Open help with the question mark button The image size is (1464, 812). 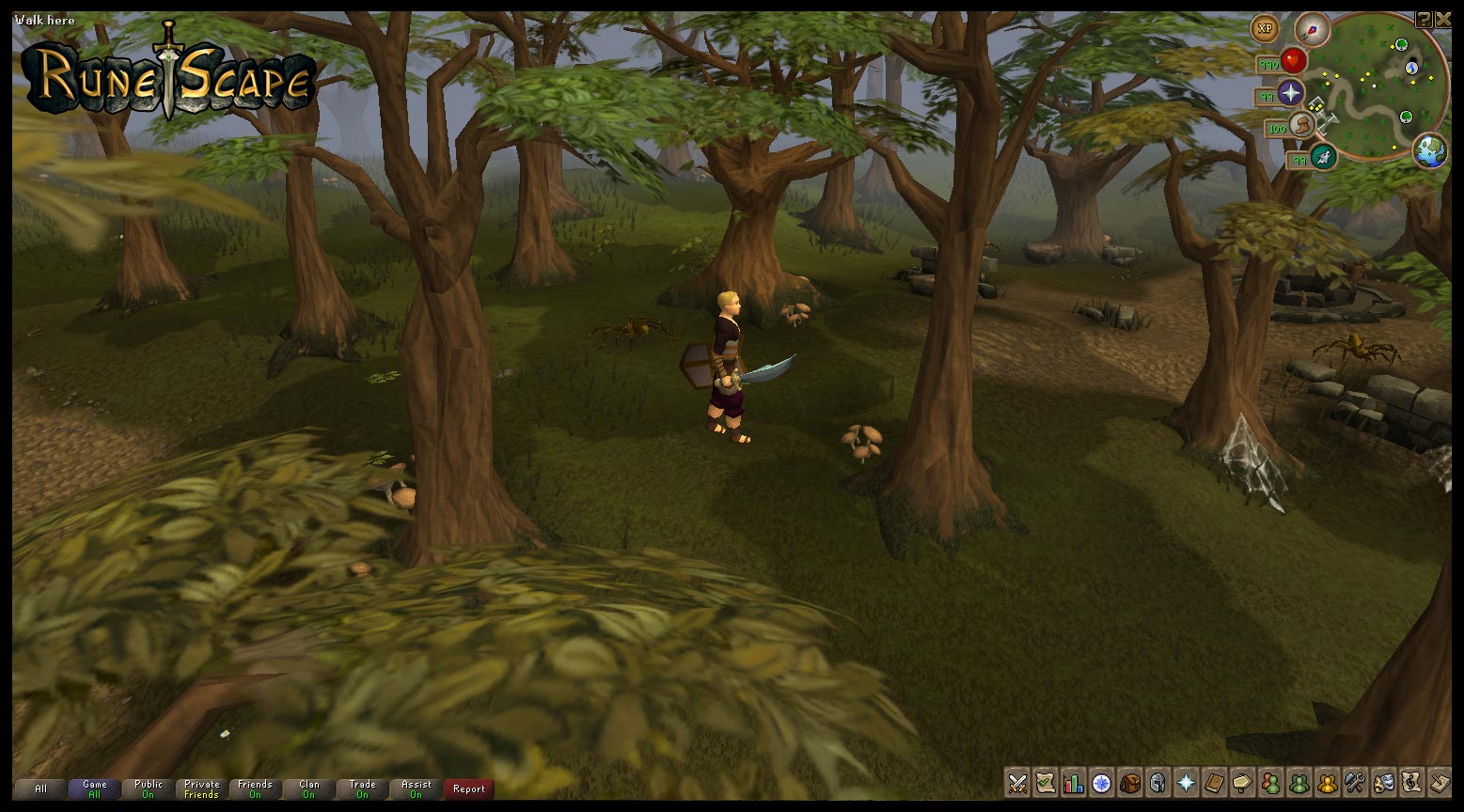[x=1424, y=19]
